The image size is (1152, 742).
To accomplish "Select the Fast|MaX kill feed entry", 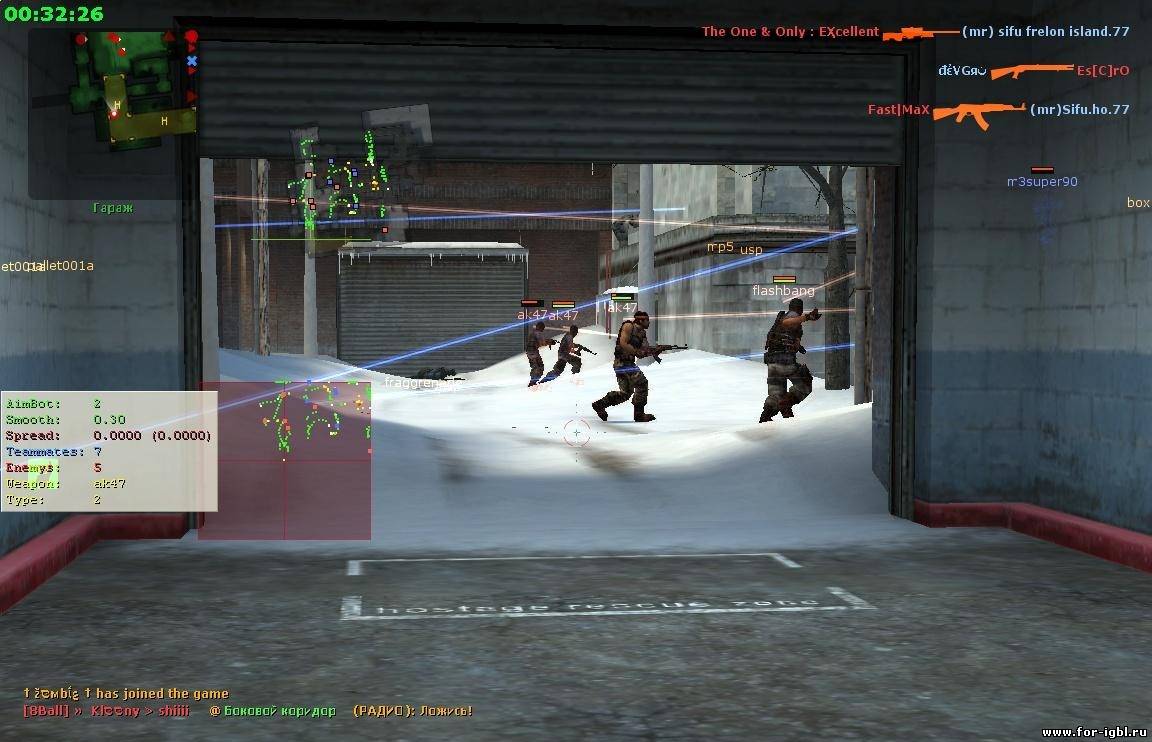I will [997, 110].
